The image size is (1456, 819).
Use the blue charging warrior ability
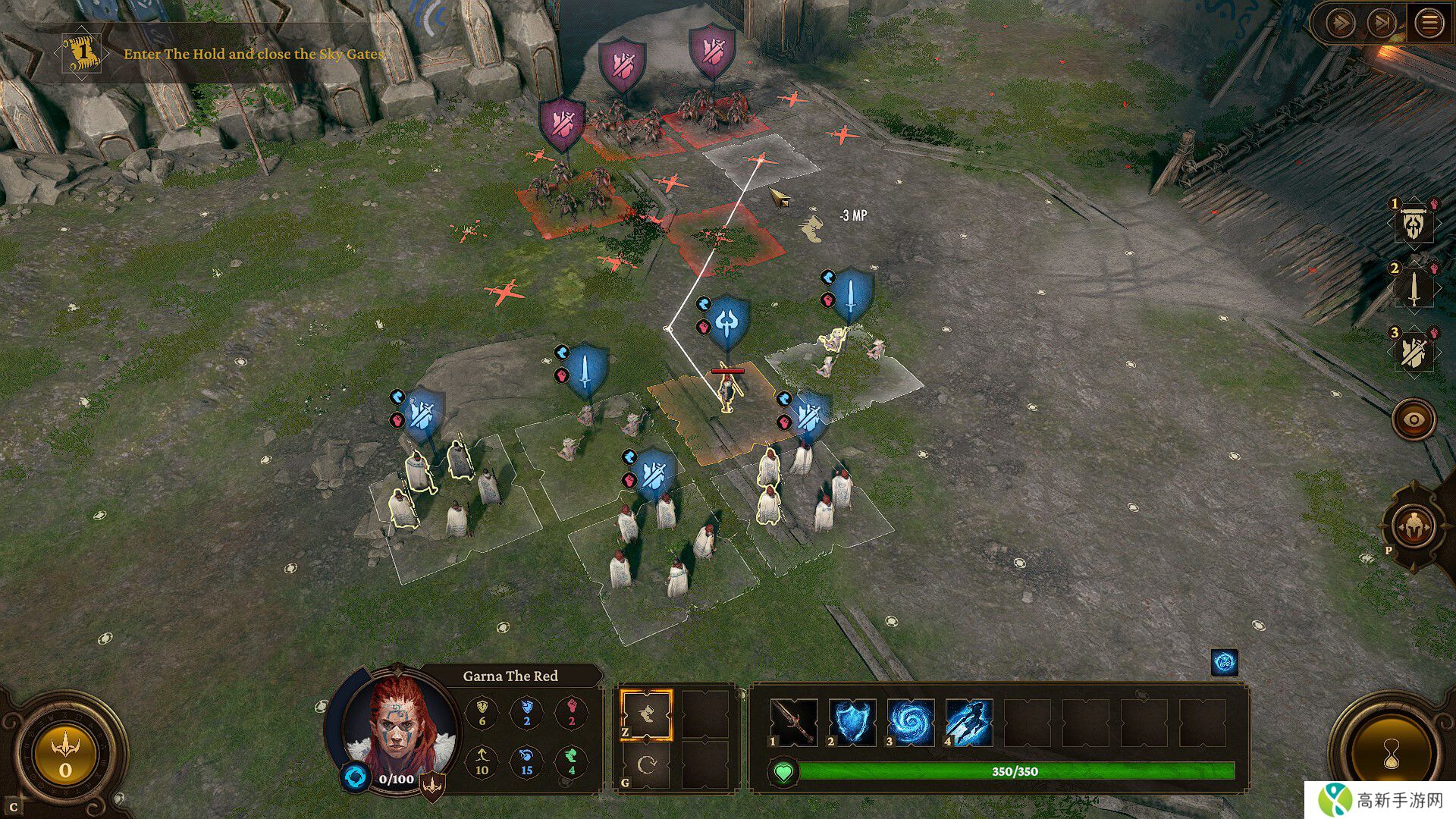pos(968,721)
